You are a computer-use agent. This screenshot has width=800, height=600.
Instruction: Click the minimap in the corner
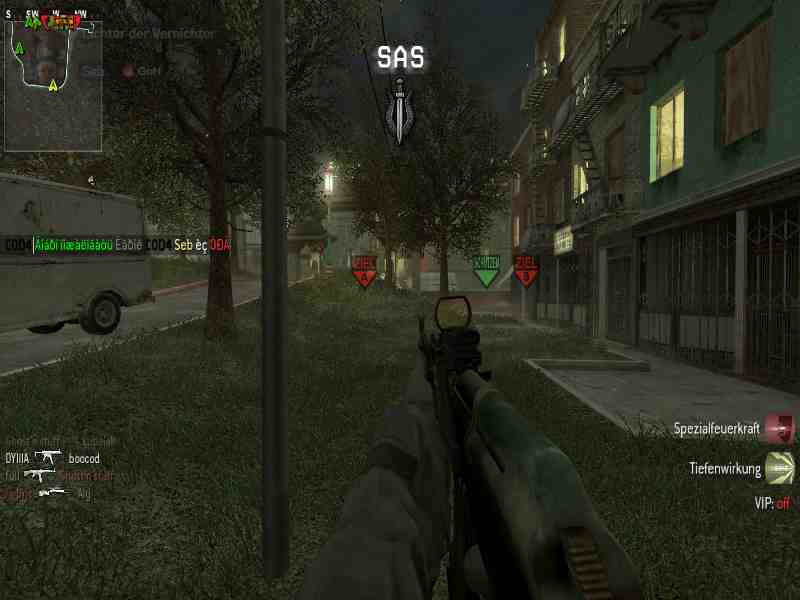pos(52,80)
